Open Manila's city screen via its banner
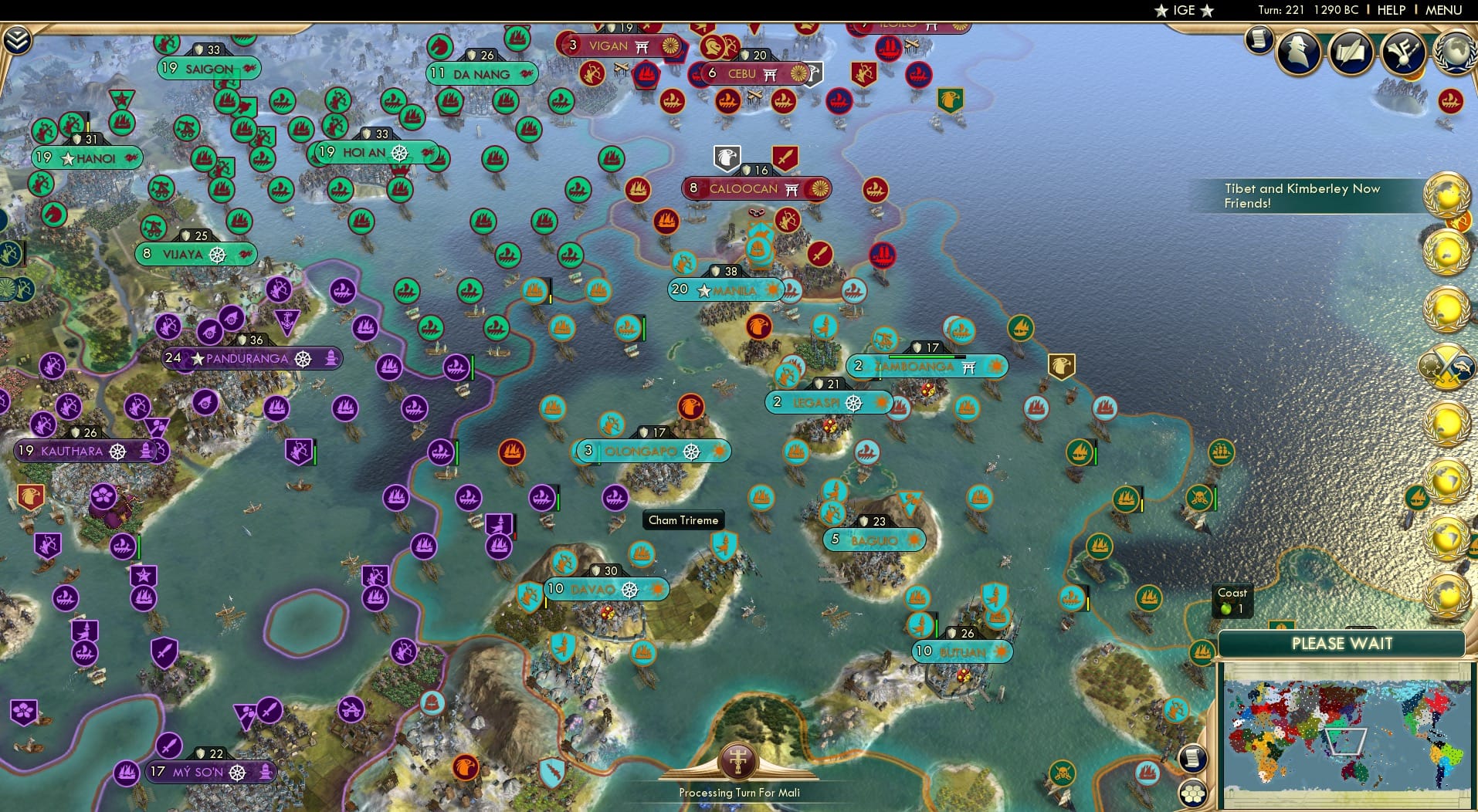 727,289
